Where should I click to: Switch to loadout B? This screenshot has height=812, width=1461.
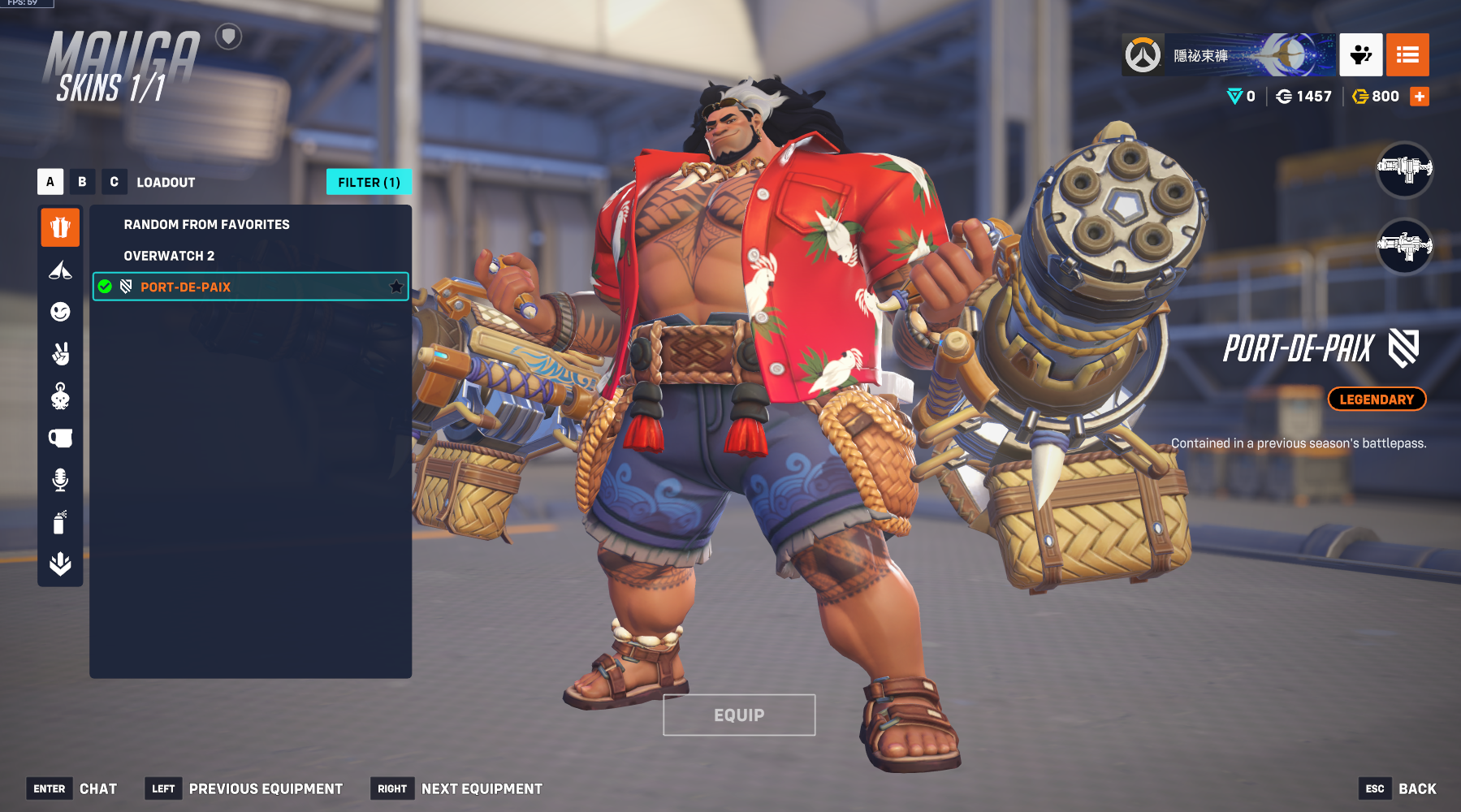coord(82,182)
